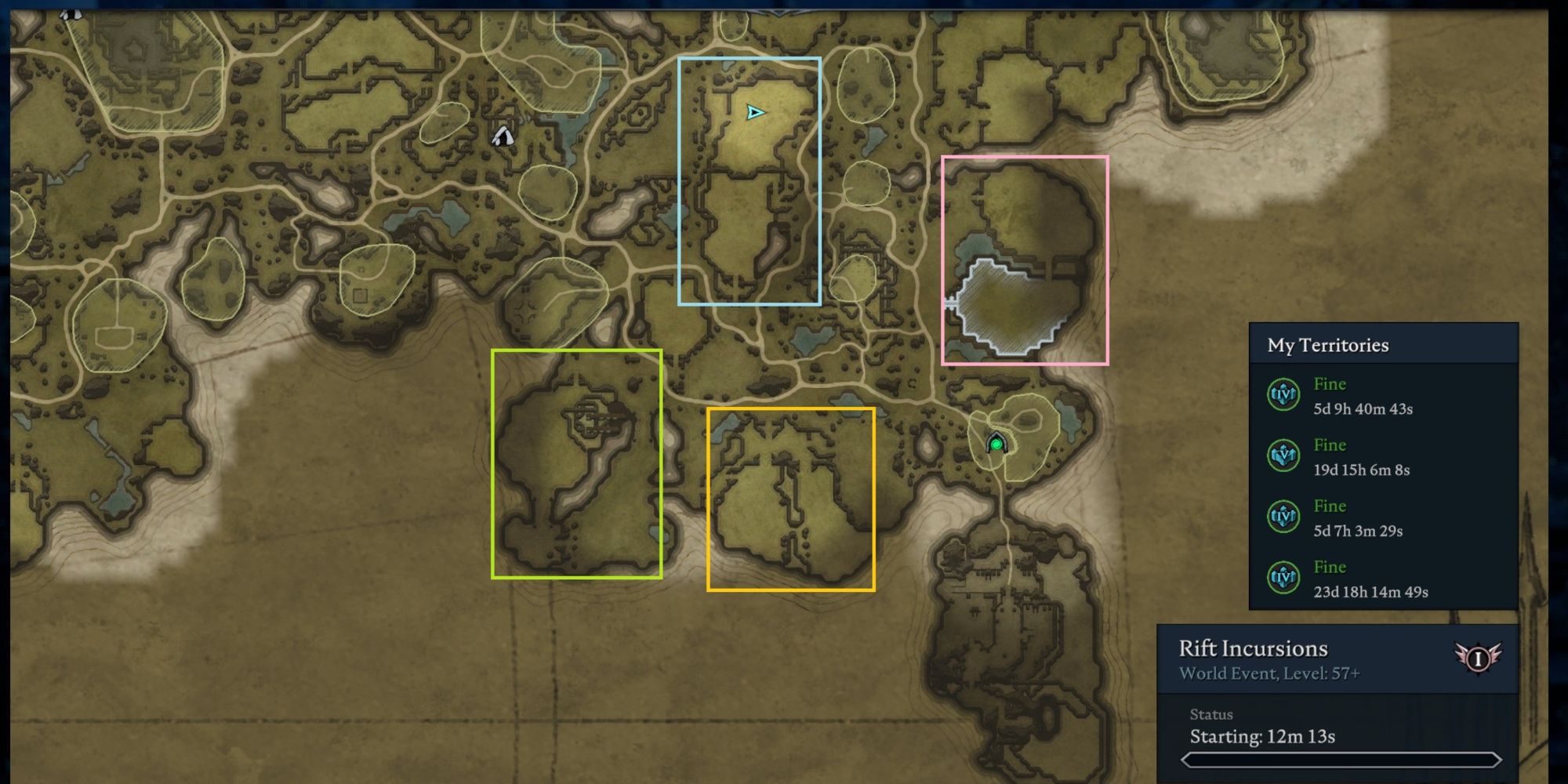This screenshot has height=784, width=1568.
Task: Collapse the Status section of Rift Incursions
Action: 1212,714
